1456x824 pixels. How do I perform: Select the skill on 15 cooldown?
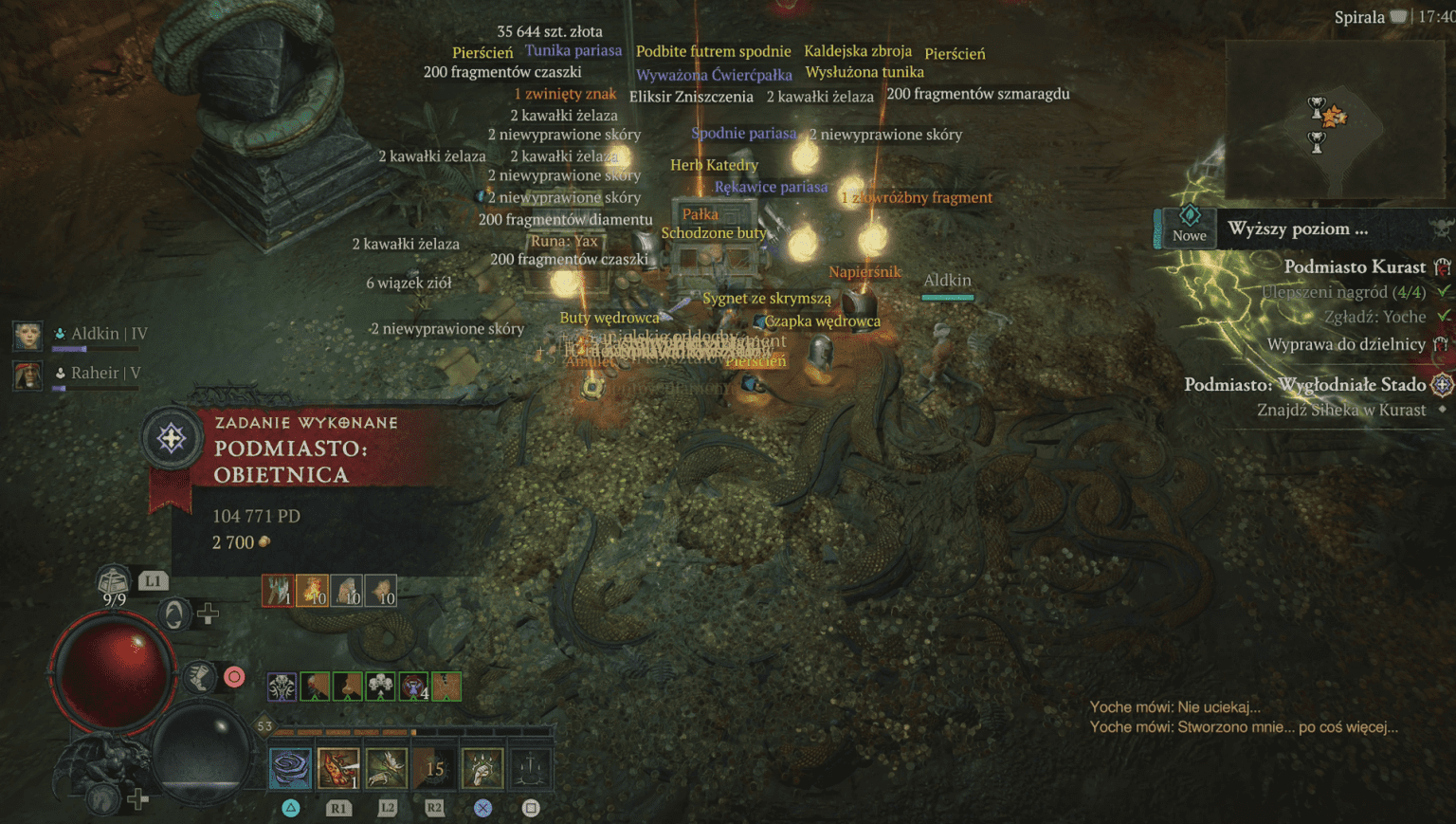tap(434, 768)
